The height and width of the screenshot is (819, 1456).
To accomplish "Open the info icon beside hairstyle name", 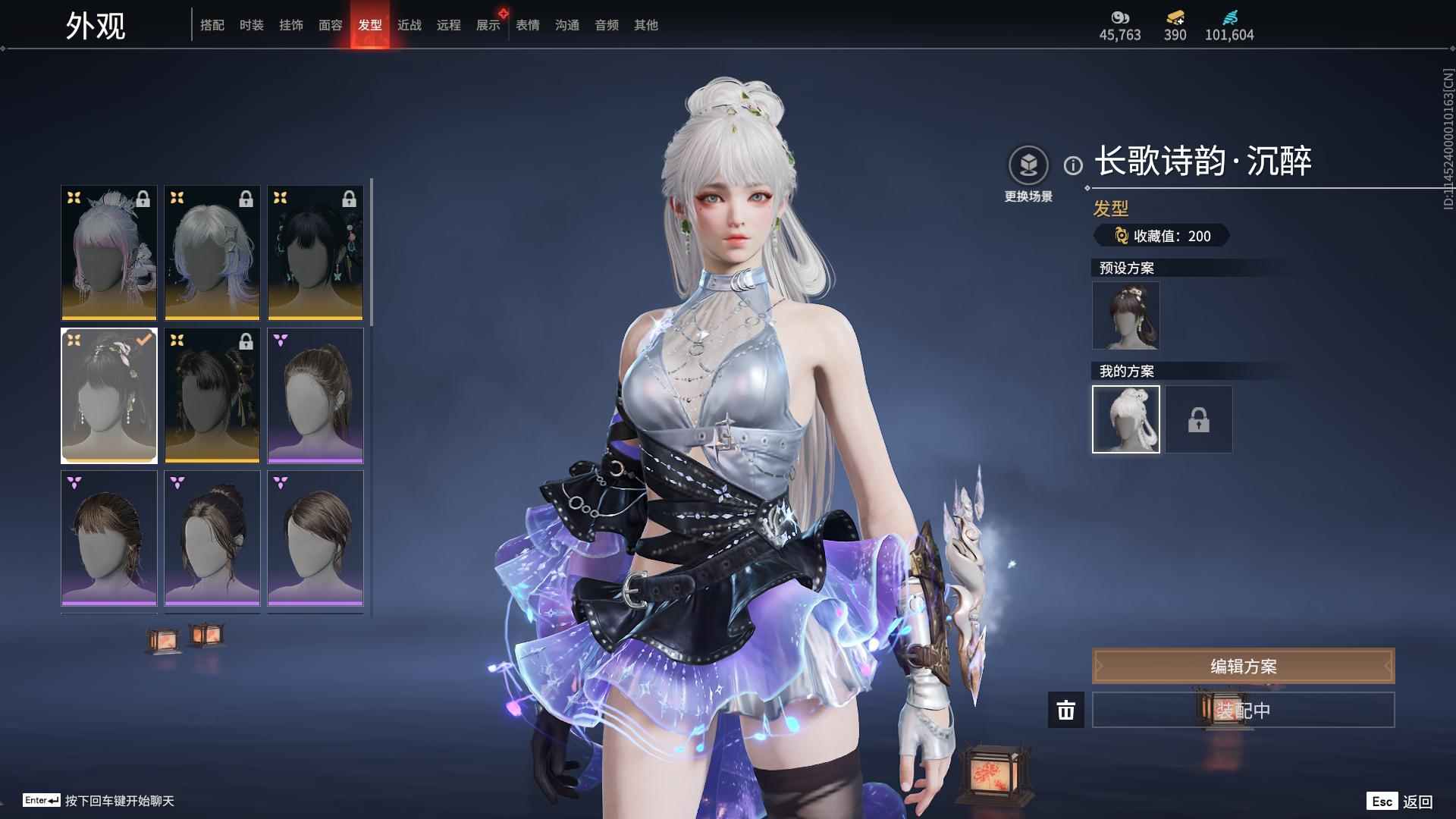I will click(x=1073, y=165).
